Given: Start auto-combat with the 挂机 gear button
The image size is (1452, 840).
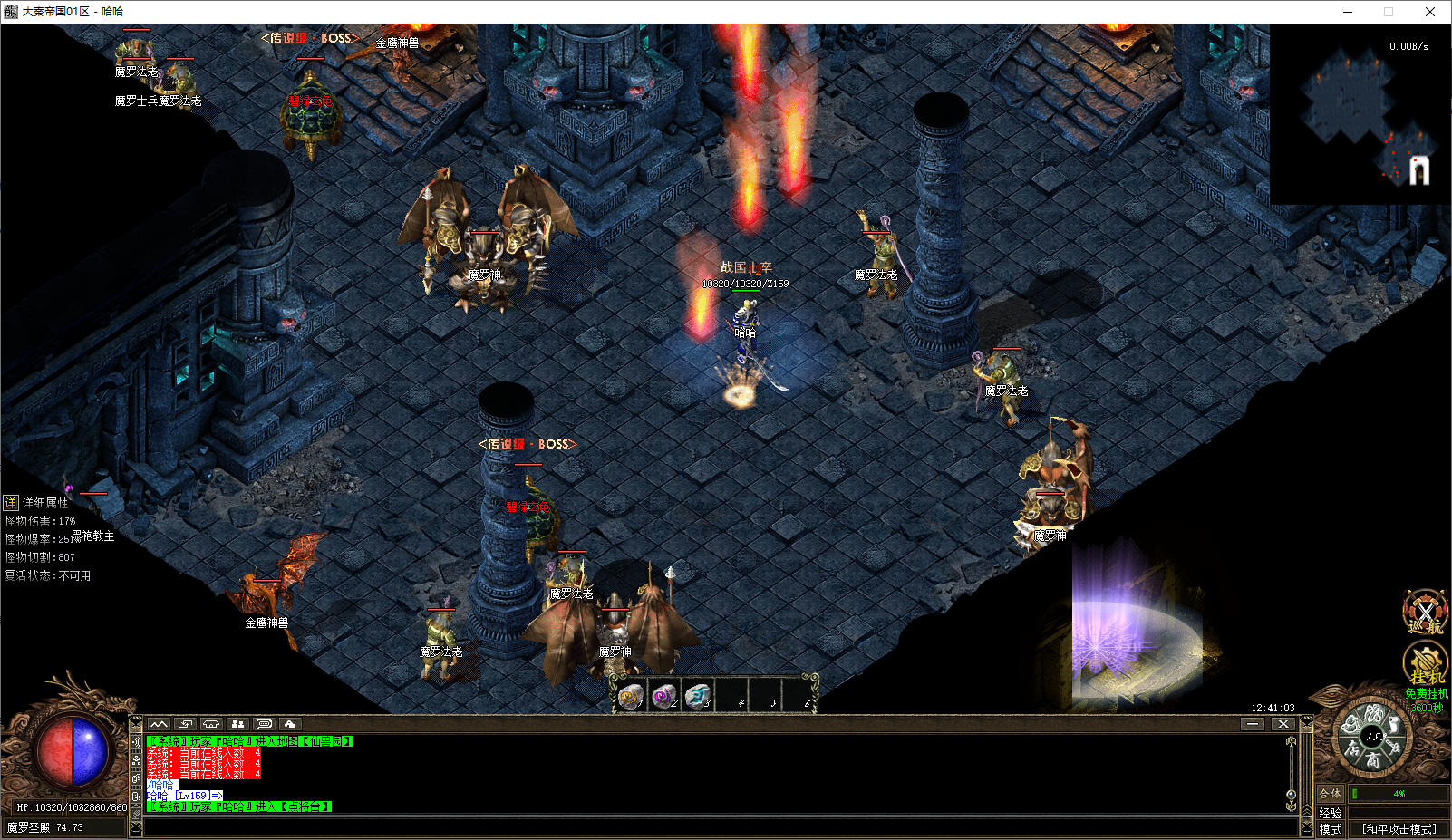Looking at the screenshot, I should click(x=1425, y=664).
